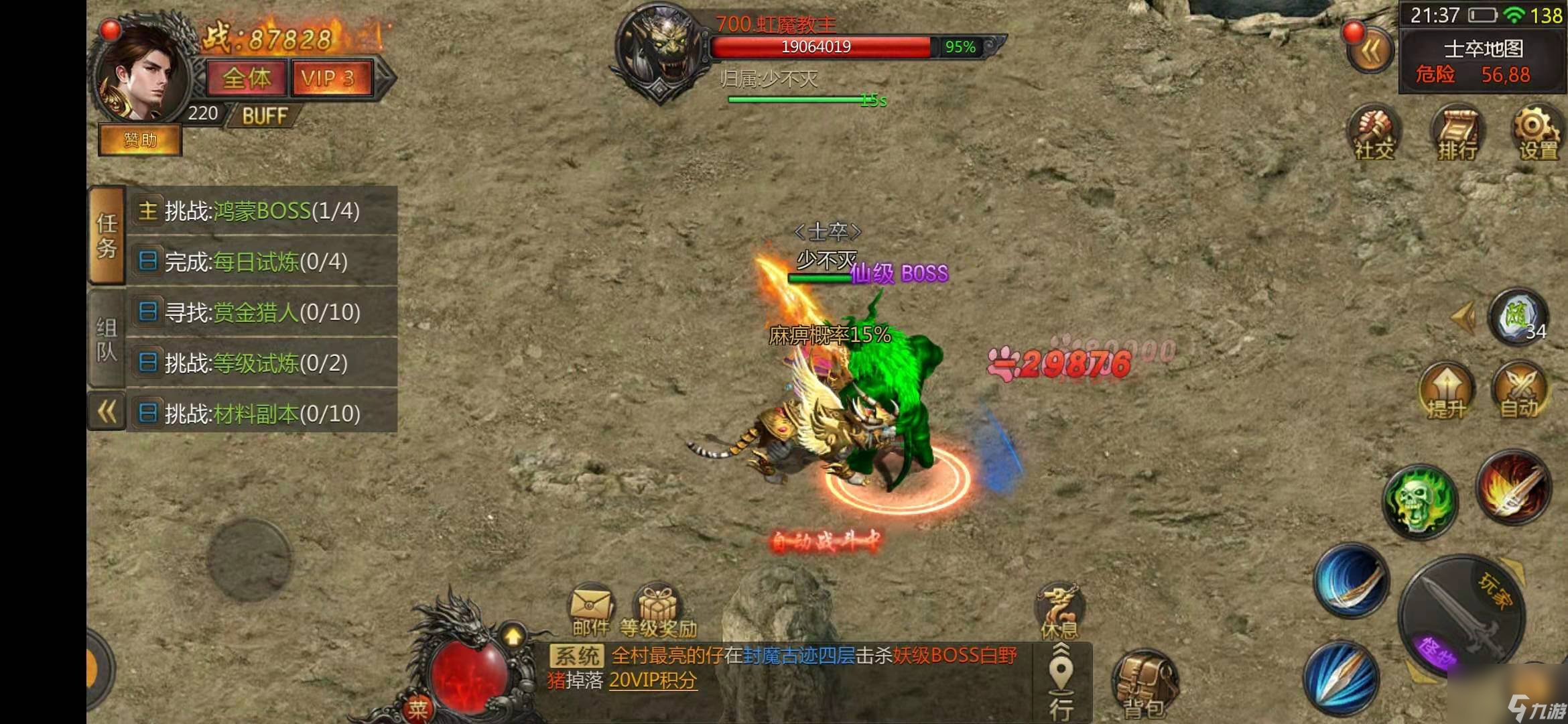The height and width of the screenshot is (724, 1568).
Task: Open the 提升 upgrade arrow icon
Action: 1446,391
